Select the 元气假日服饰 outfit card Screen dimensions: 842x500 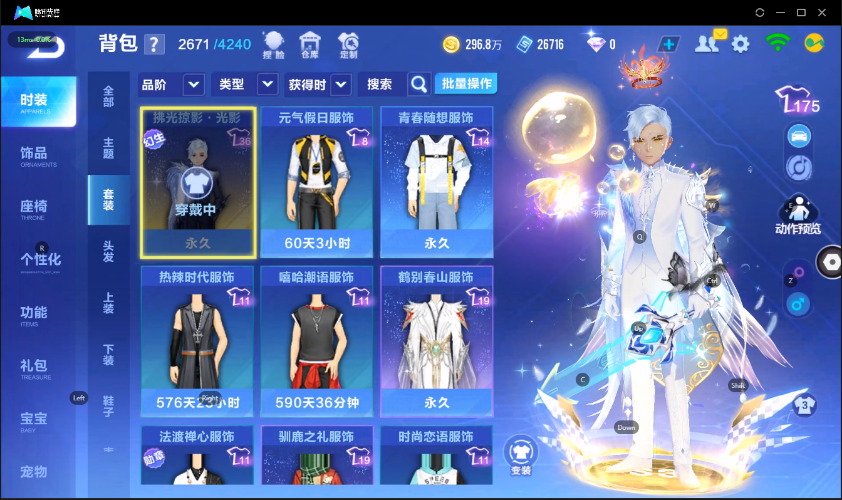pyautogui.click(x=316, y=180)
